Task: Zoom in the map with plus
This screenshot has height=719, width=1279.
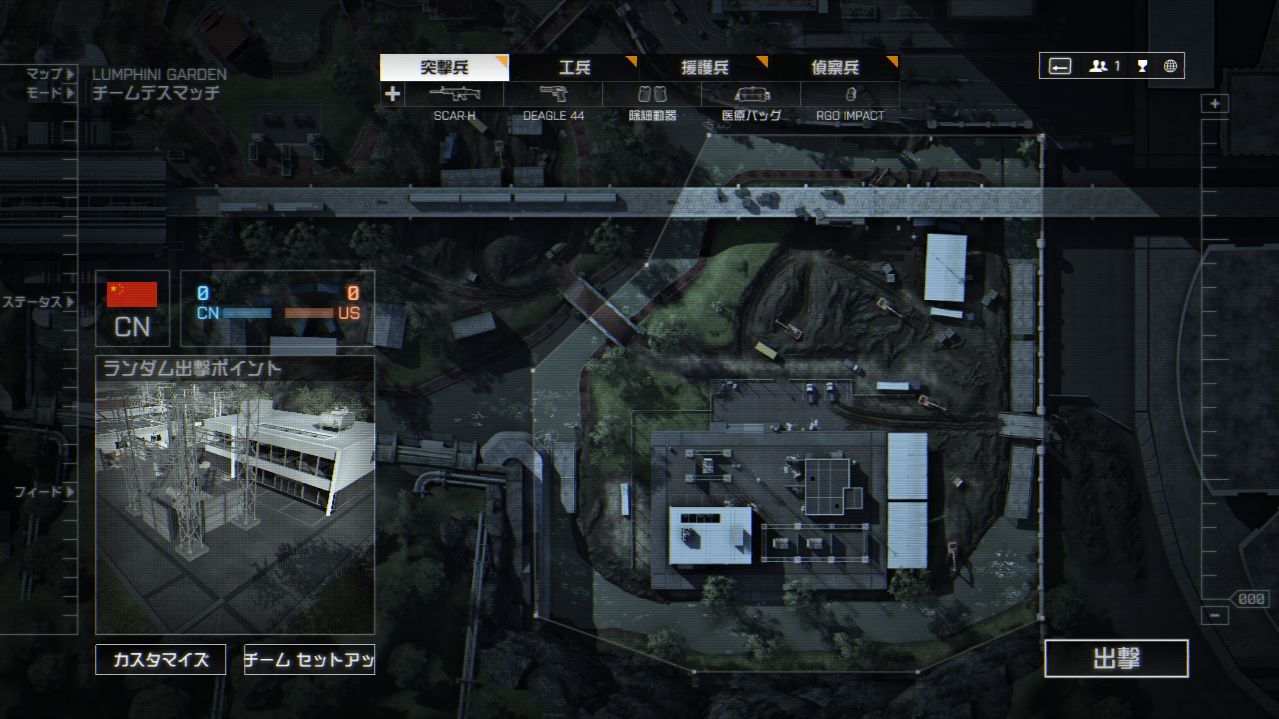Action: pos(1215,104)
